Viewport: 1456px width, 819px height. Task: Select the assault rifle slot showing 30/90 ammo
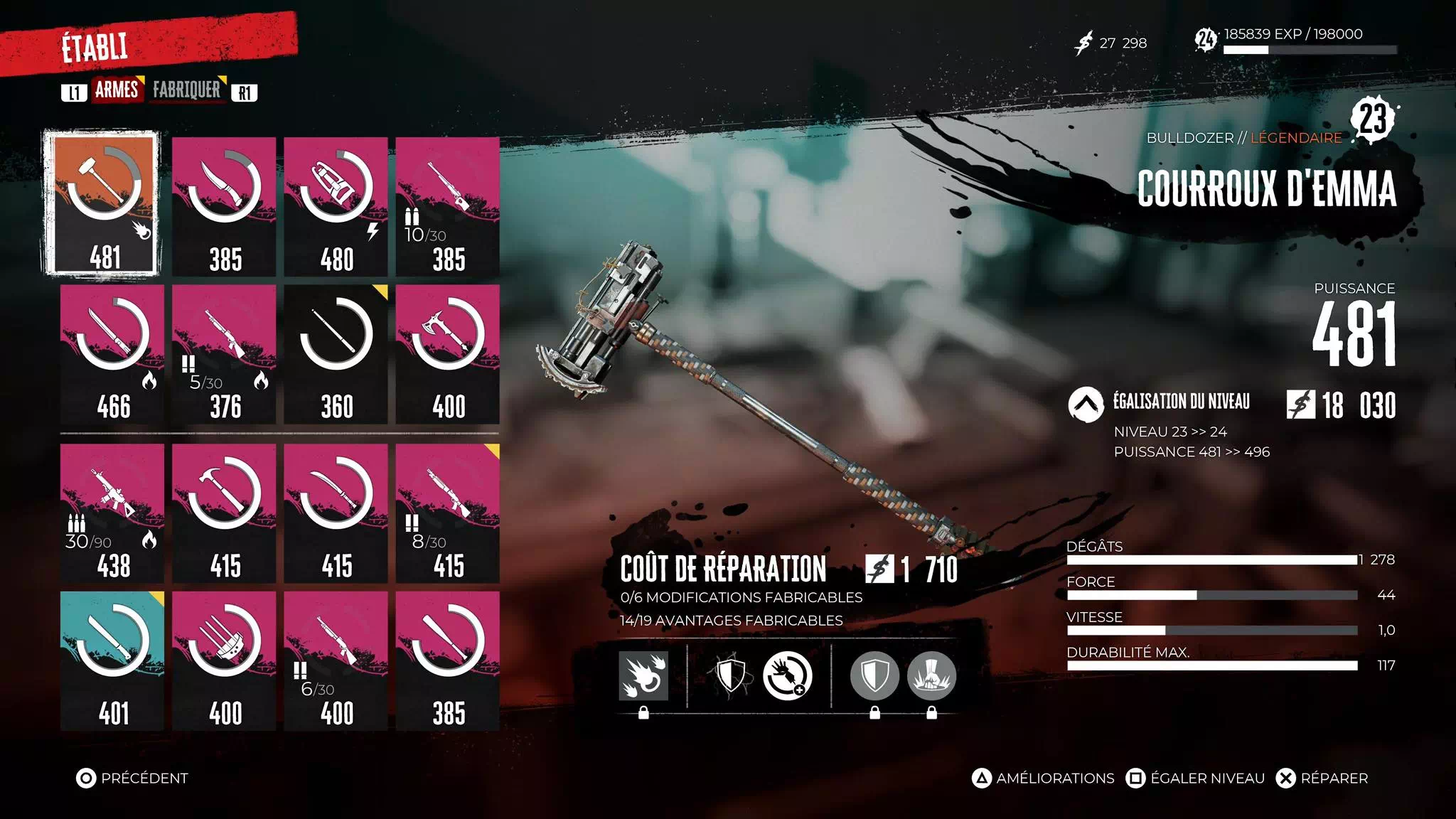point(112,513)
